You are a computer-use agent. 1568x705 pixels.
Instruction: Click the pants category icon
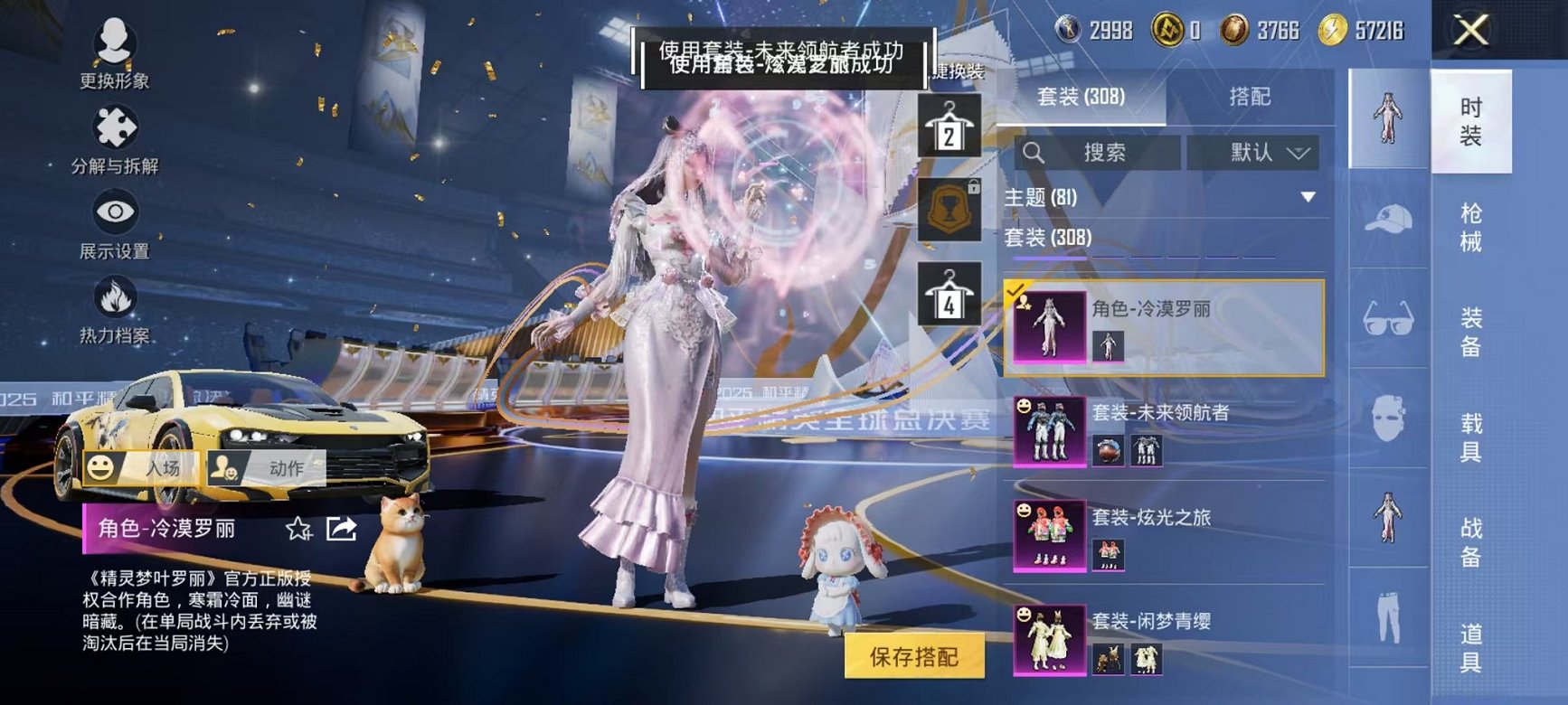pyautogui.click(x=1390, y=616)
